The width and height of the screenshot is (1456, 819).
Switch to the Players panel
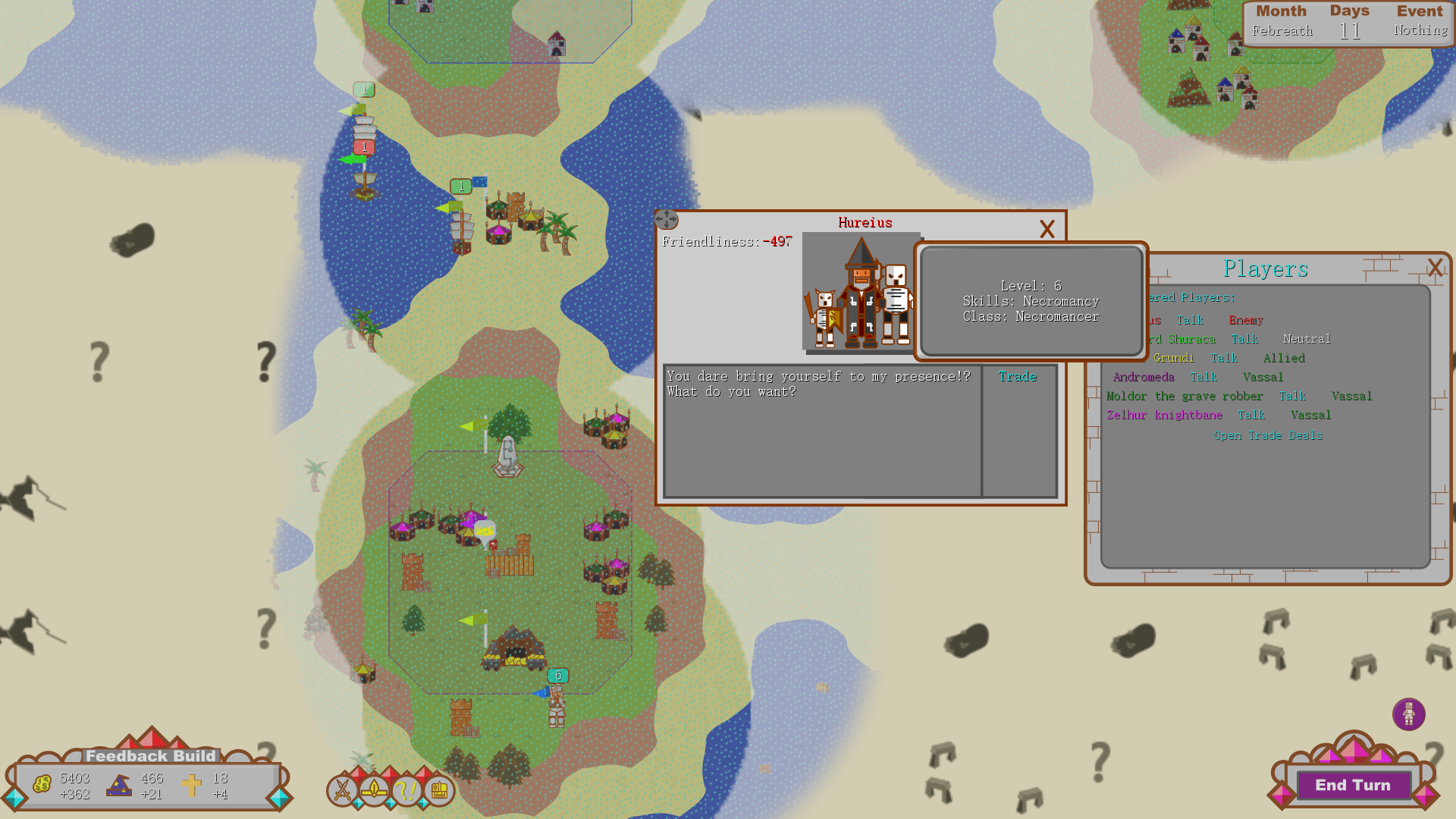(1266, 268)
